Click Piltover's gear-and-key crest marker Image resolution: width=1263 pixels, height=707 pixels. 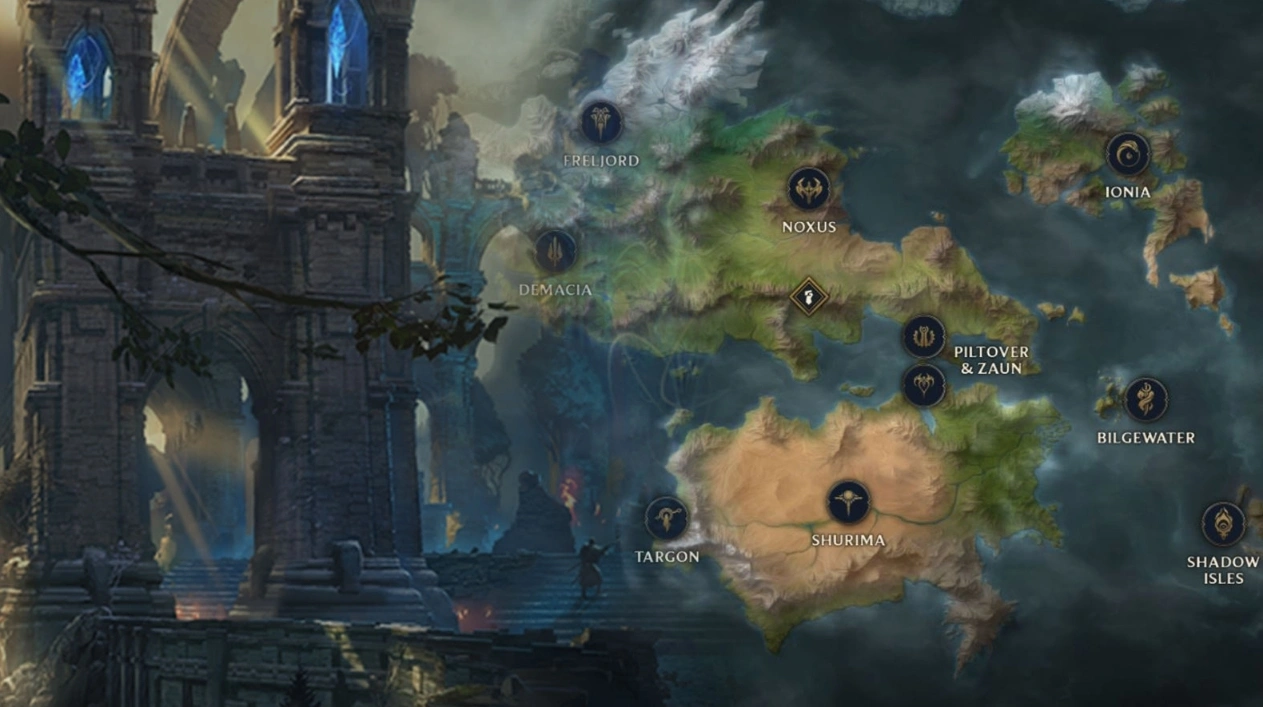[924, 336]
